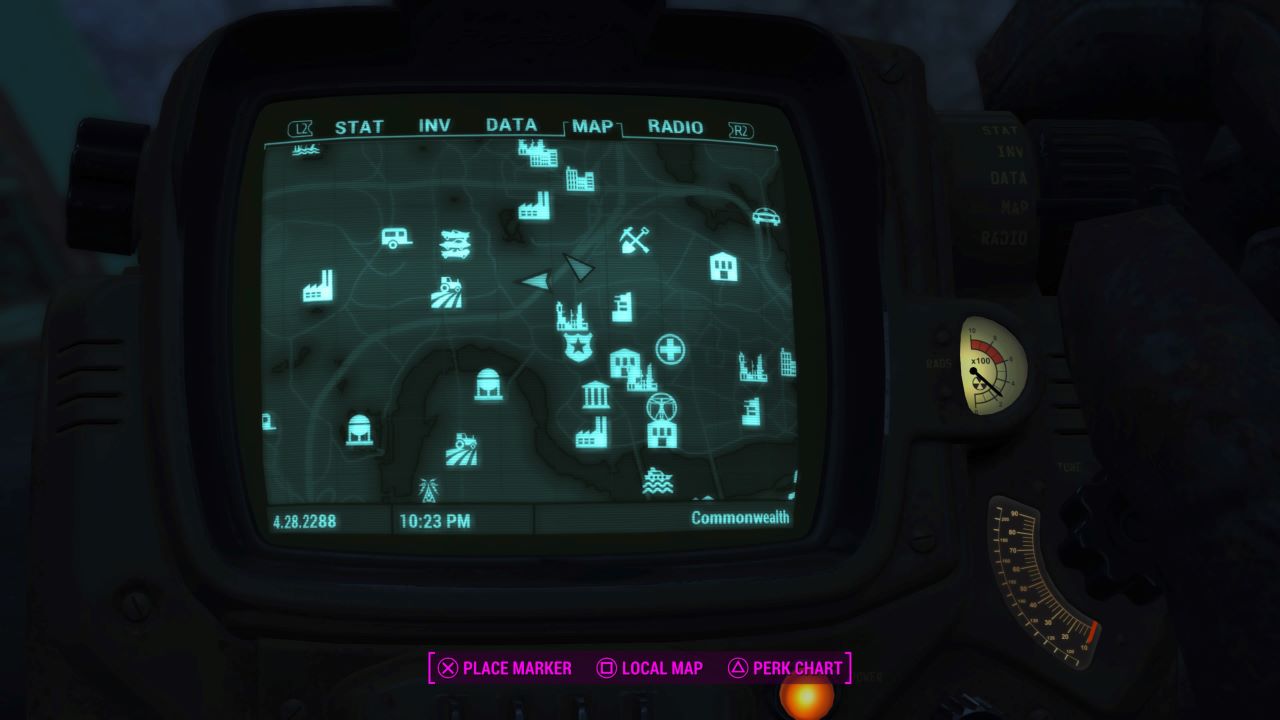Open the Perk Chart
This screenshot has width=1280, height=720.
(x=790, y=668)
